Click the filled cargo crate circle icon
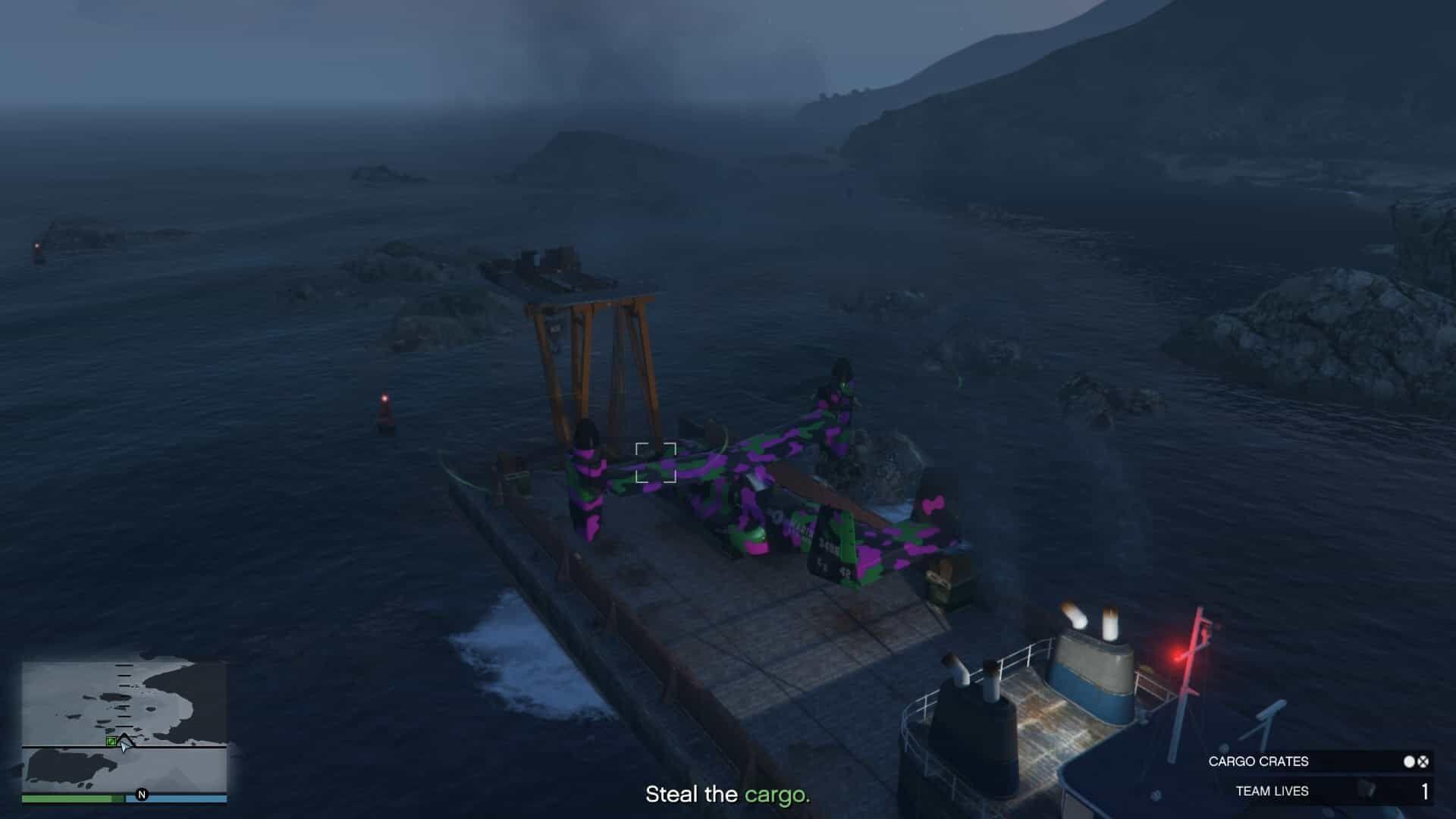 coord(1410,761)
